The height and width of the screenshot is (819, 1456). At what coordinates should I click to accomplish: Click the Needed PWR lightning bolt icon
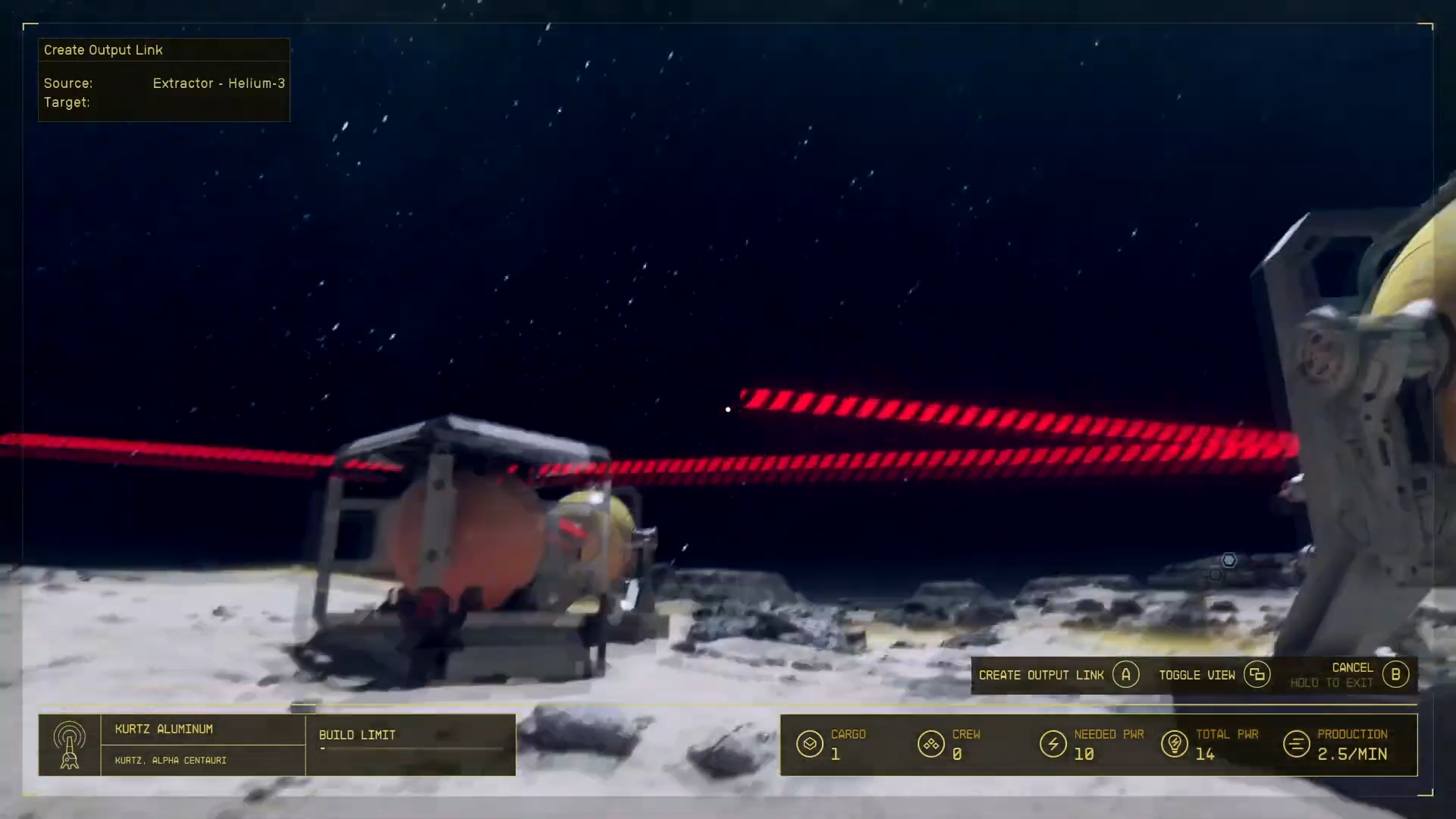(1053, 744)
